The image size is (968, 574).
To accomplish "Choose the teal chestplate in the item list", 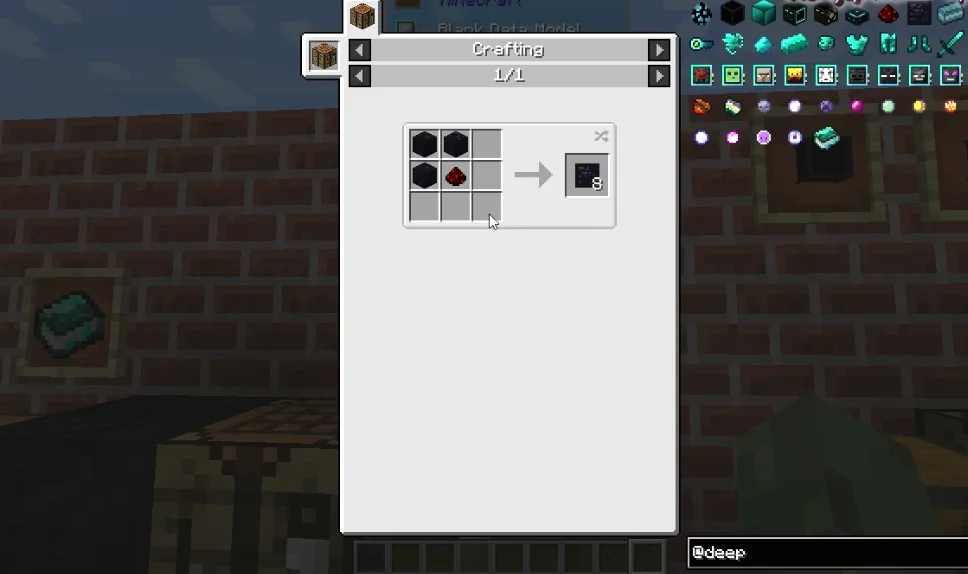I will (x=856, y=44).
